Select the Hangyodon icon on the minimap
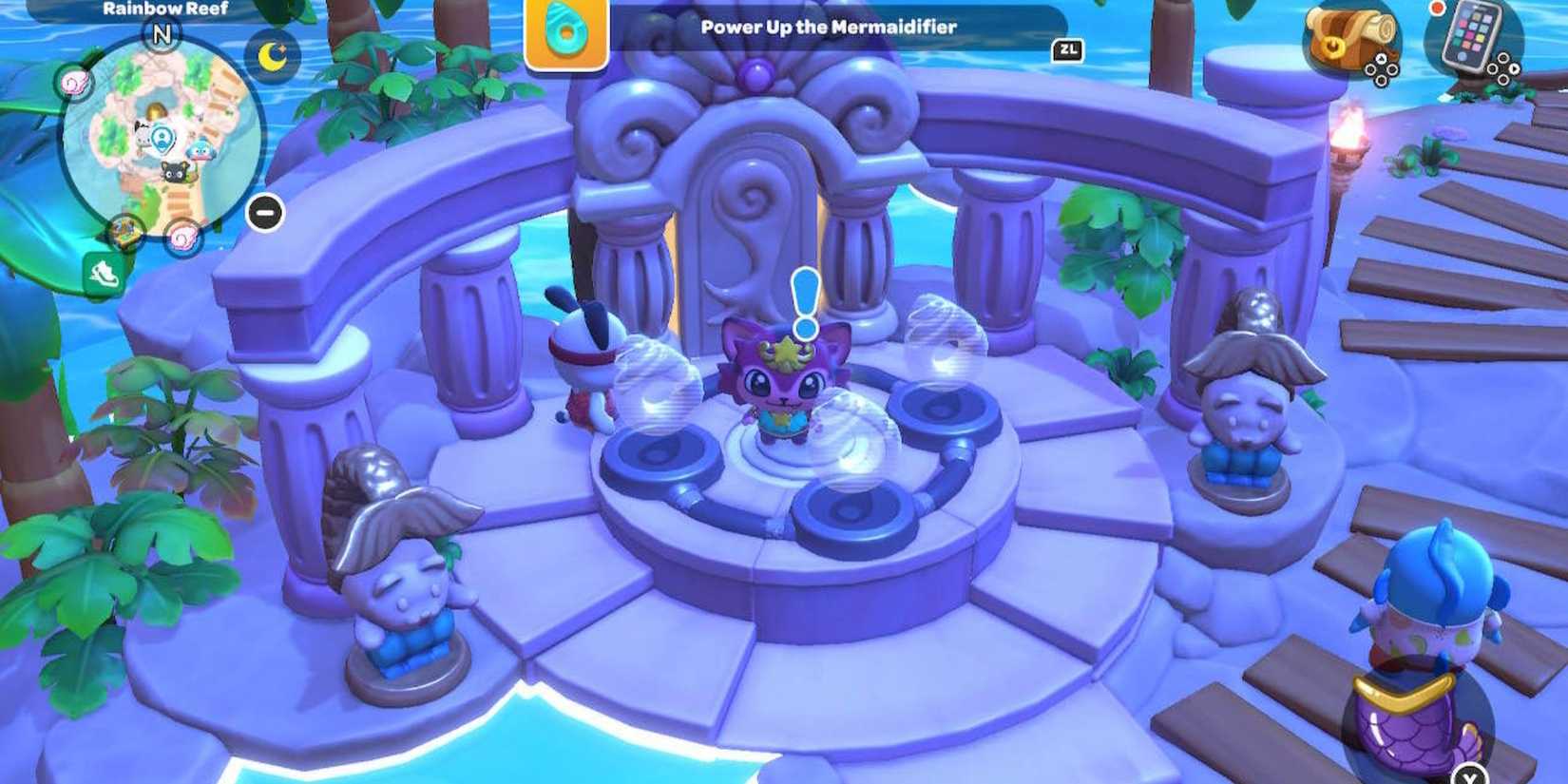Image resolution: width=1568 pixels, height=784 pixels. point(199,151)
